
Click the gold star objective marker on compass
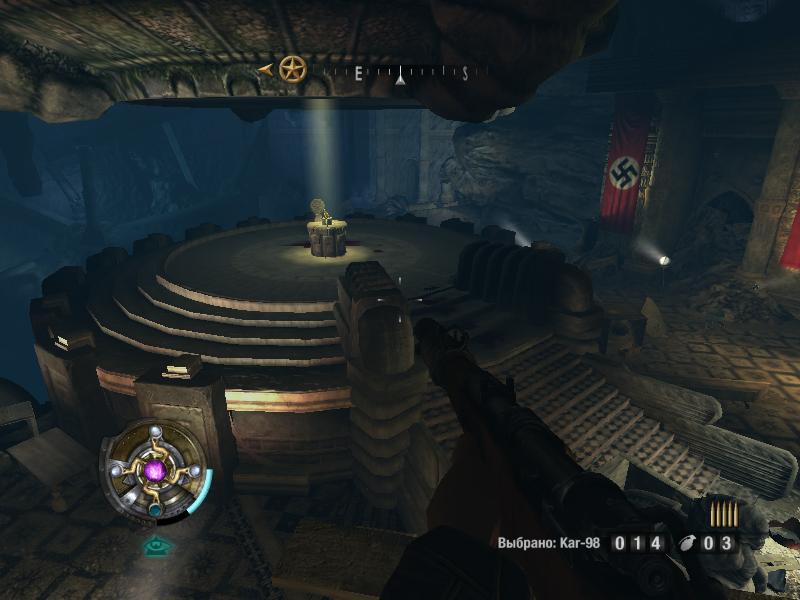coord(292,70)
